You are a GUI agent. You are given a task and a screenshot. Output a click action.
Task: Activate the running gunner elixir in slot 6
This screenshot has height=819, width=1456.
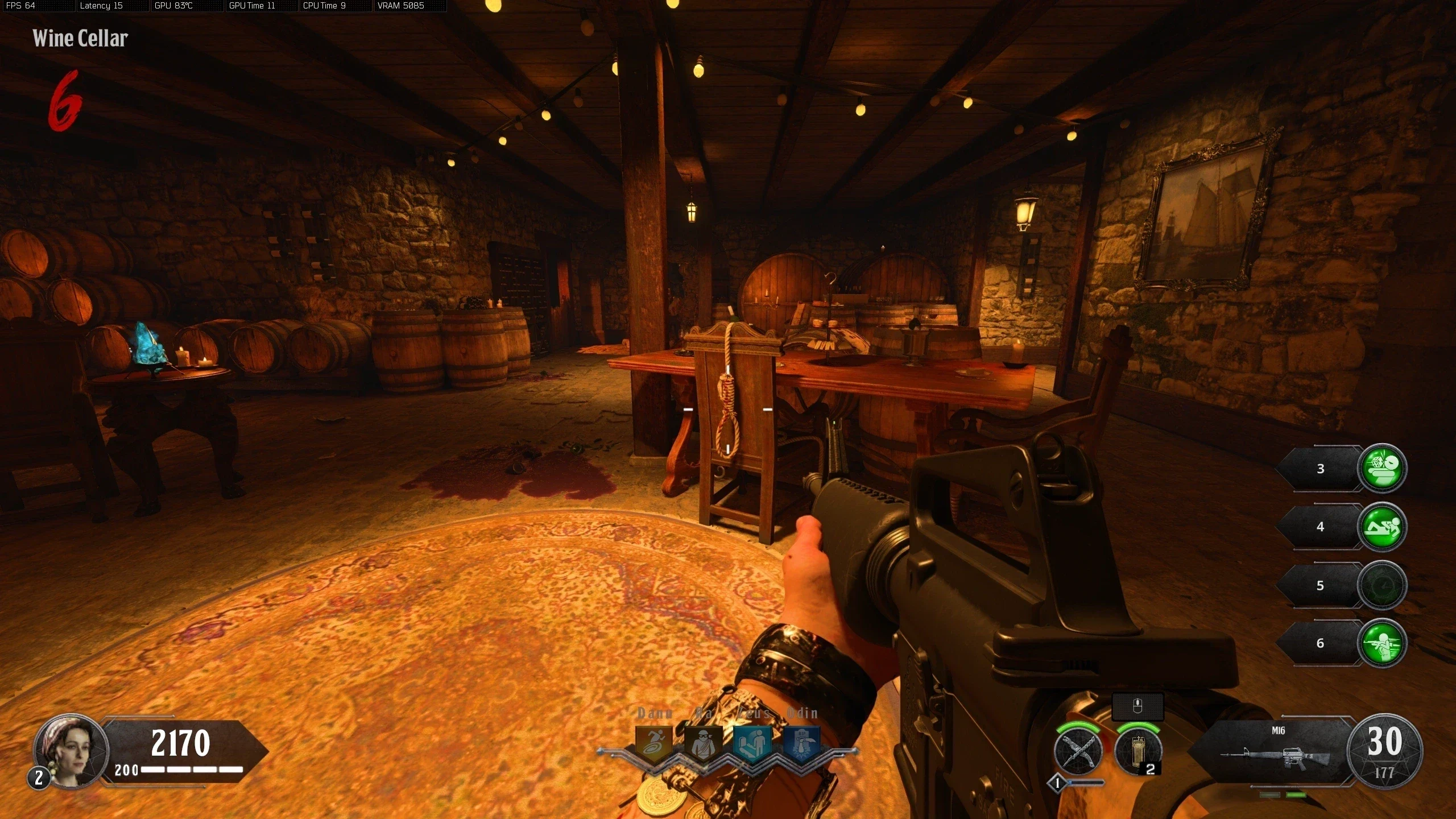pos(1381,643)
